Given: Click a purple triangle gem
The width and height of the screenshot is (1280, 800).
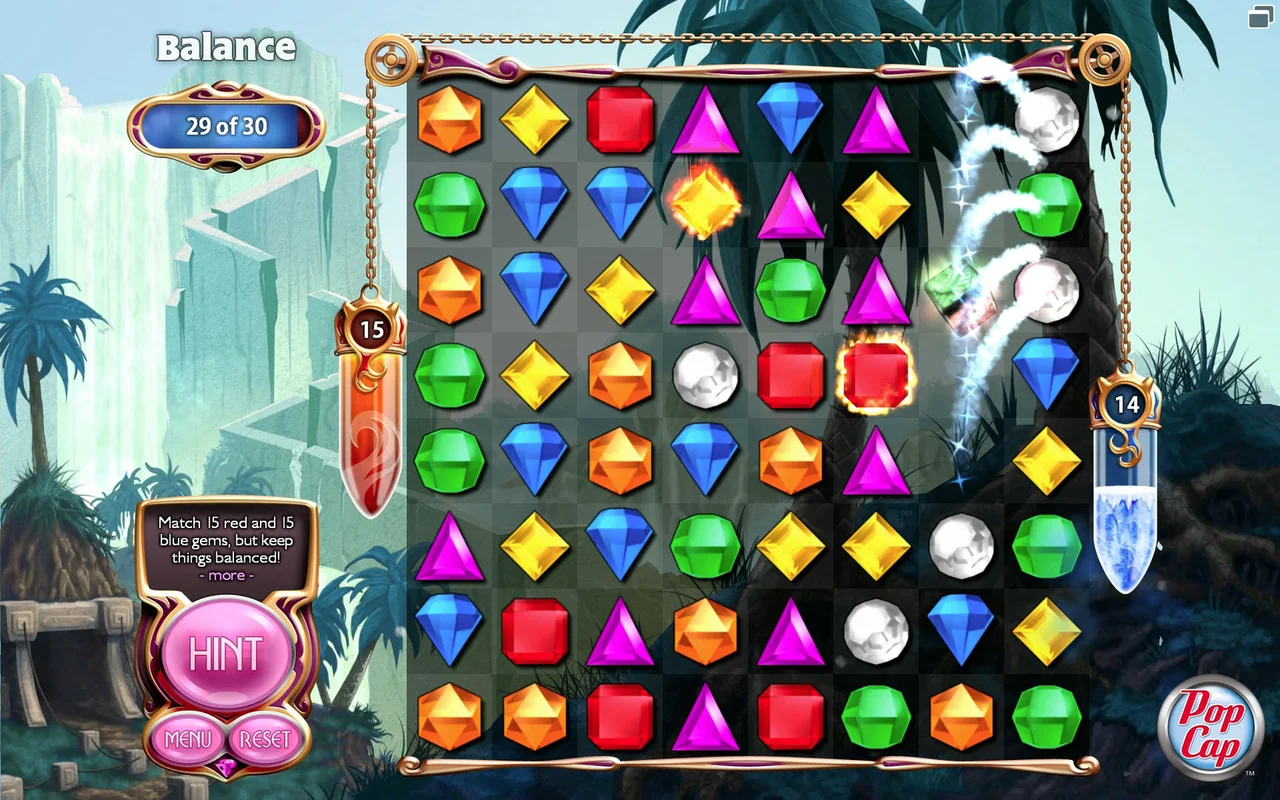Looking at the screenshot, I should (705, 120).
